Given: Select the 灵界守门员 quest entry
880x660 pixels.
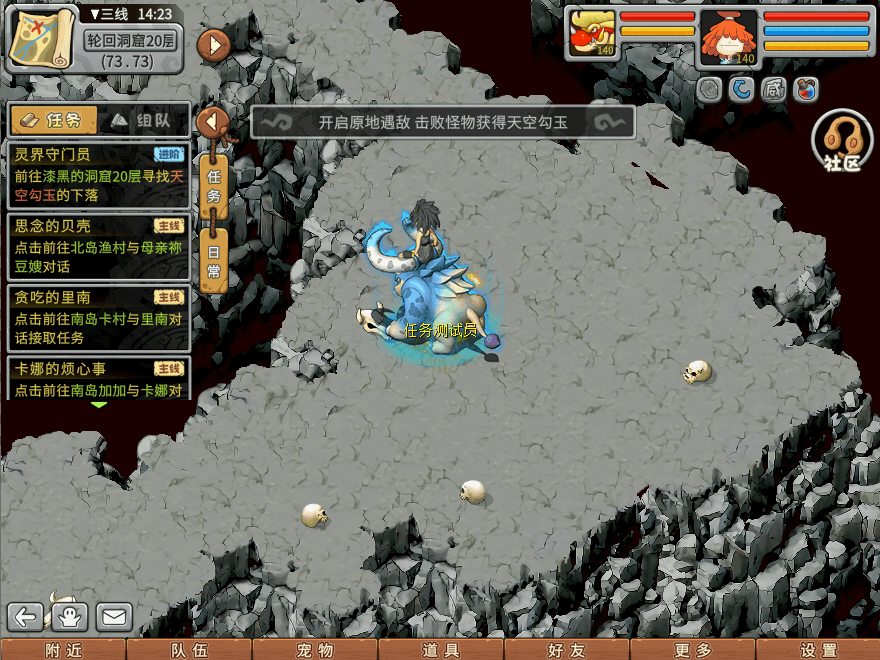Looking at the screenshot, I should pyautogui.click(x=98, y=175).
